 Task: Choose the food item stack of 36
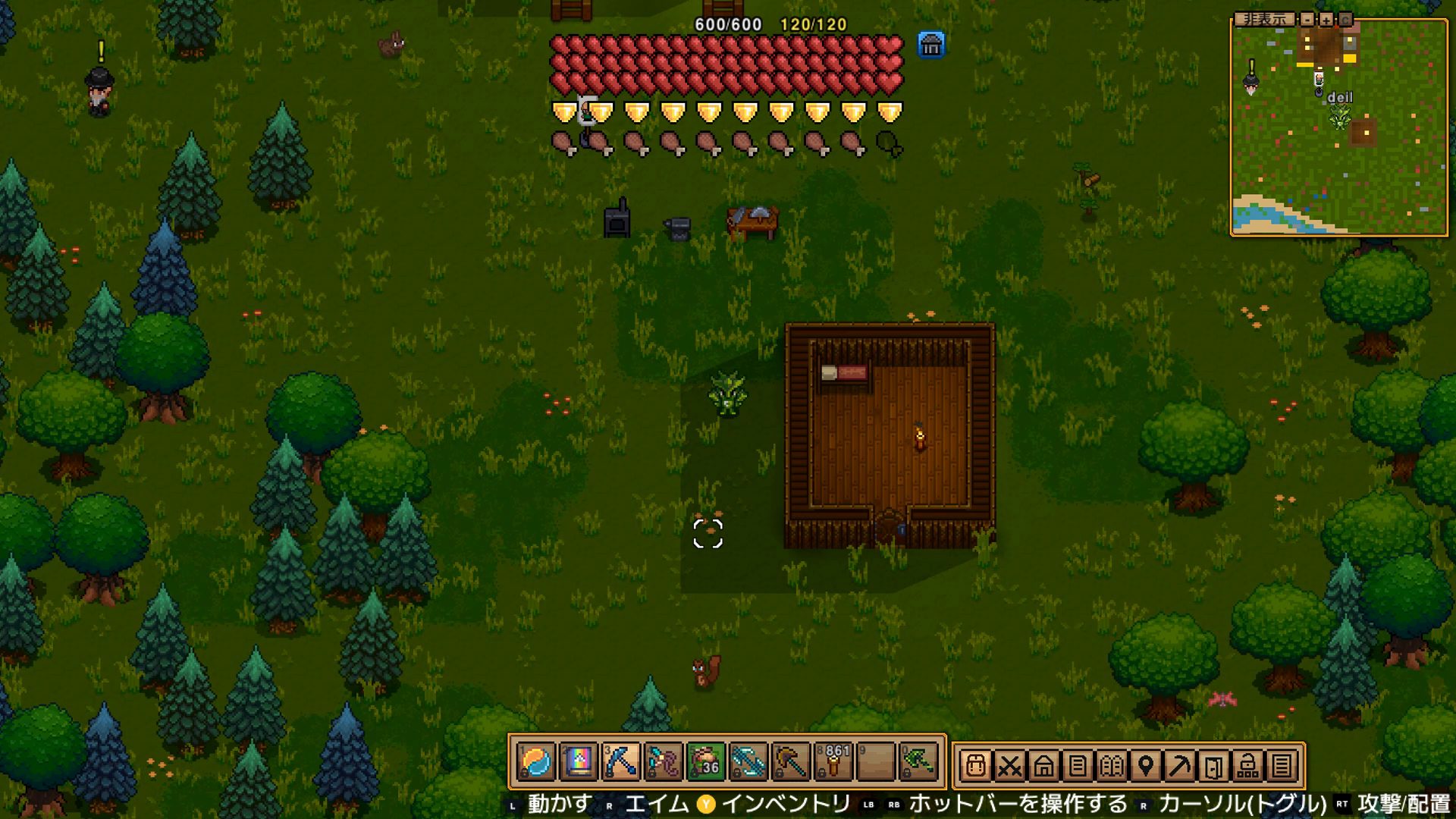pyautogui.click(x=706, y=762)
